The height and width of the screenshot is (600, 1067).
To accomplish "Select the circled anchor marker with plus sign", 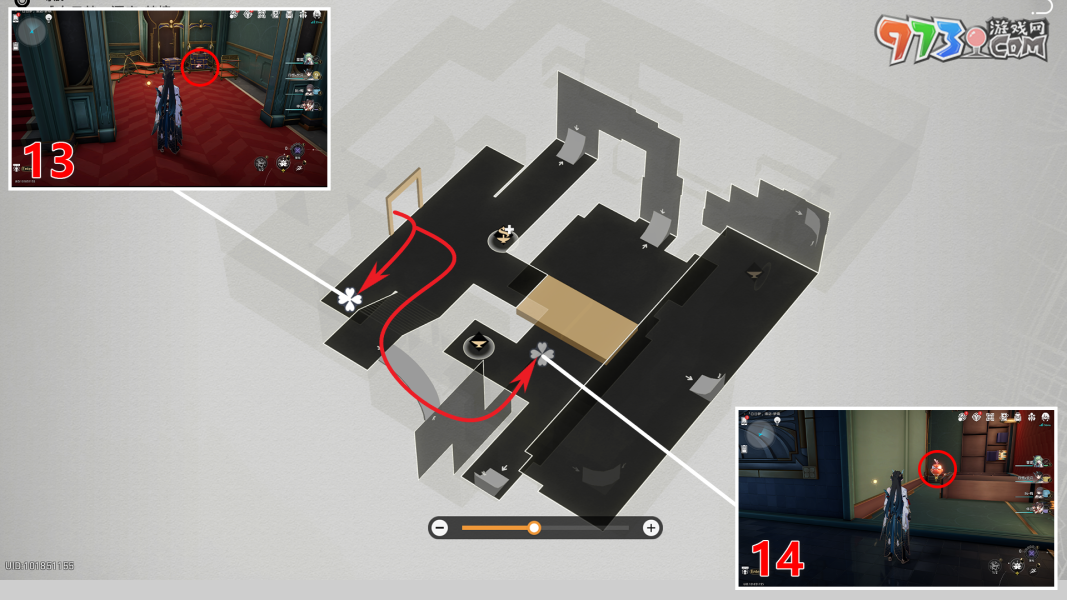I will point(506,237).
